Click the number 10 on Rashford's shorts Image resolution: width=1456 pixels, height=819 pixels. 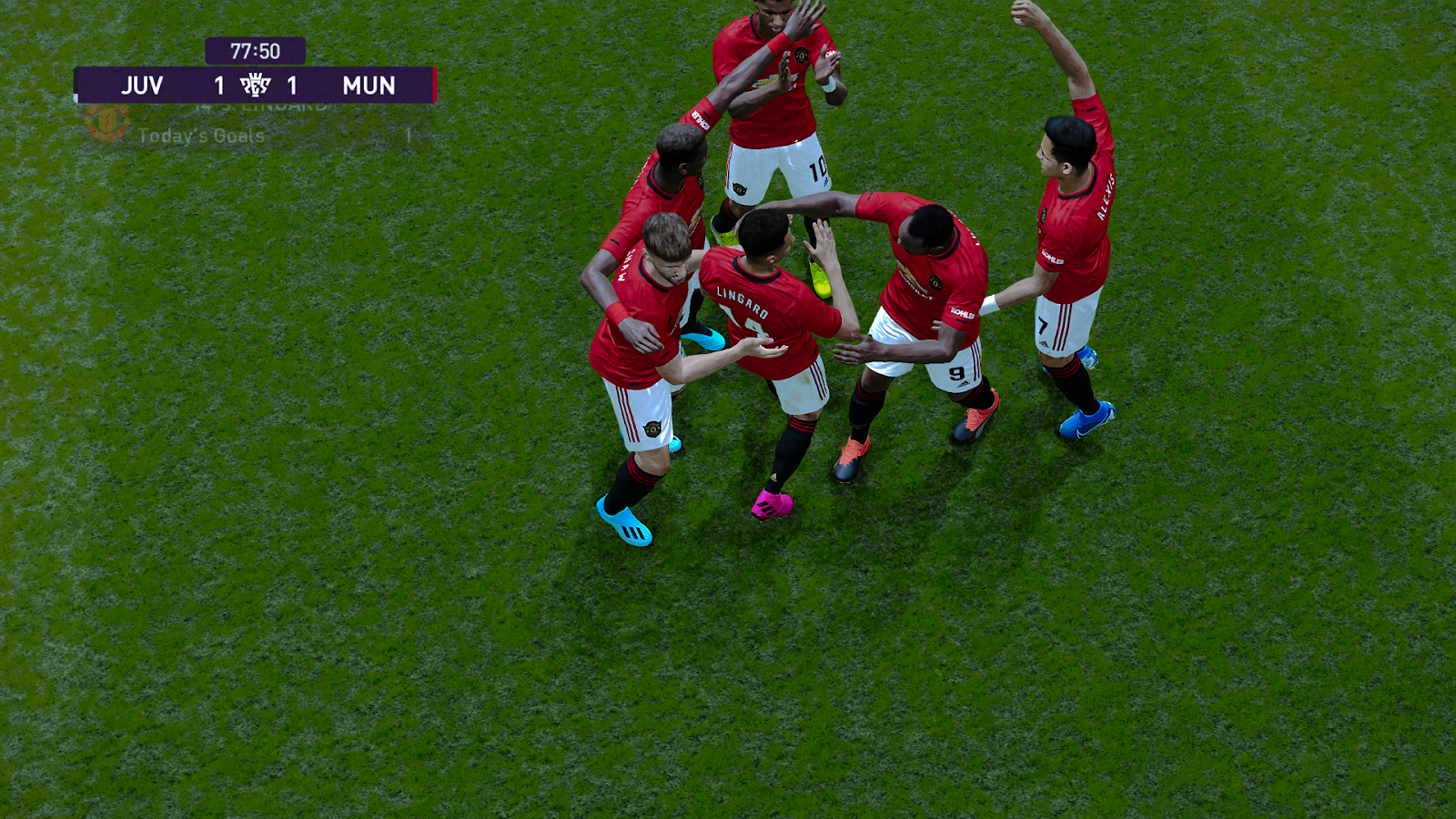tap(818, 169)
